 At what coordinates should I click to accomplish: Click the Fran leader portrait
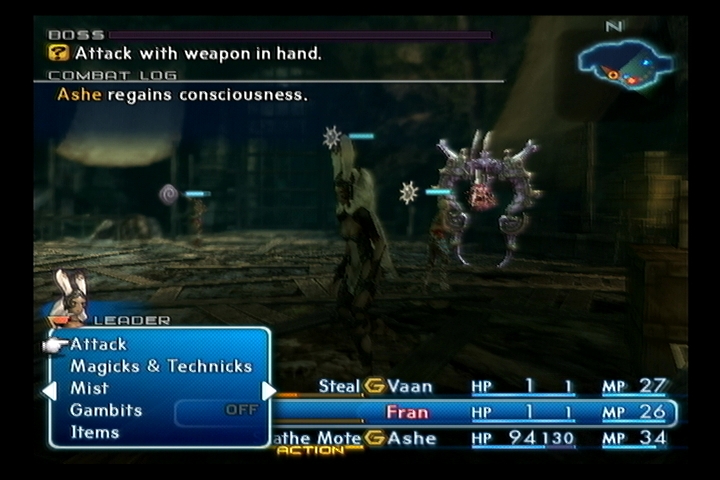coord(70,293)
